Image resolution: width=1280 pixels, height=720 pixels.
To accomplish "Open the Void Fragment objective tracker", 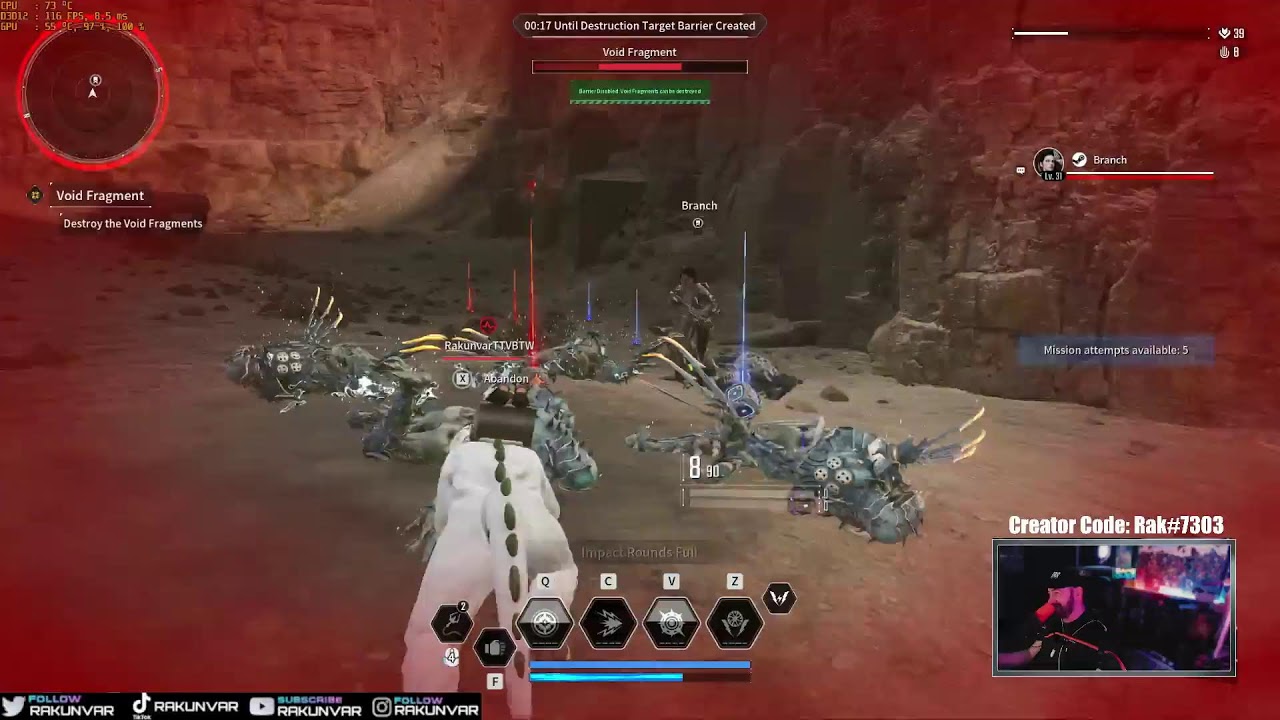I will point(99,196).
